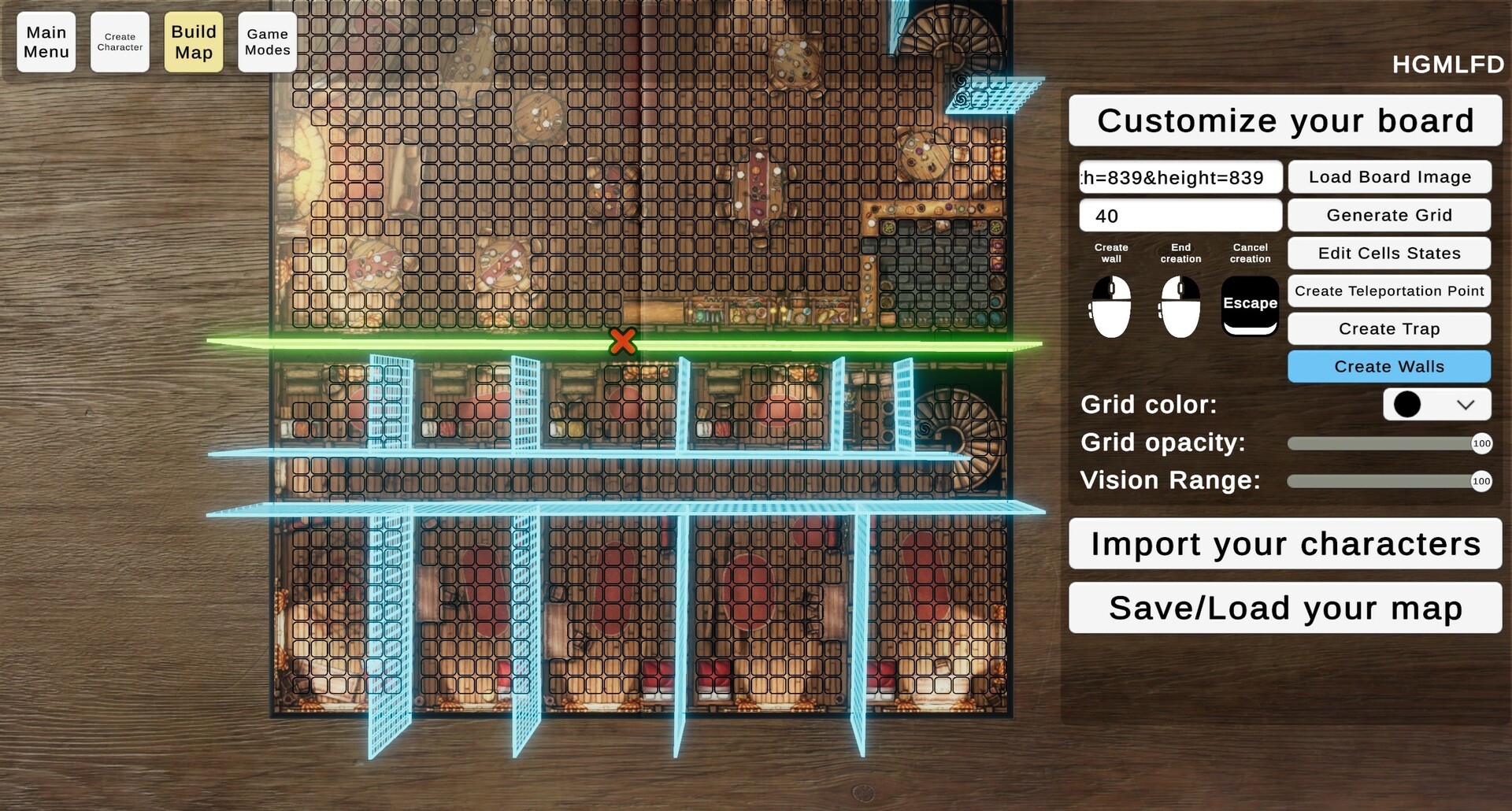Open the Main Menu
This screenshot has width=1512, height=811.
[x=46, y=42]
